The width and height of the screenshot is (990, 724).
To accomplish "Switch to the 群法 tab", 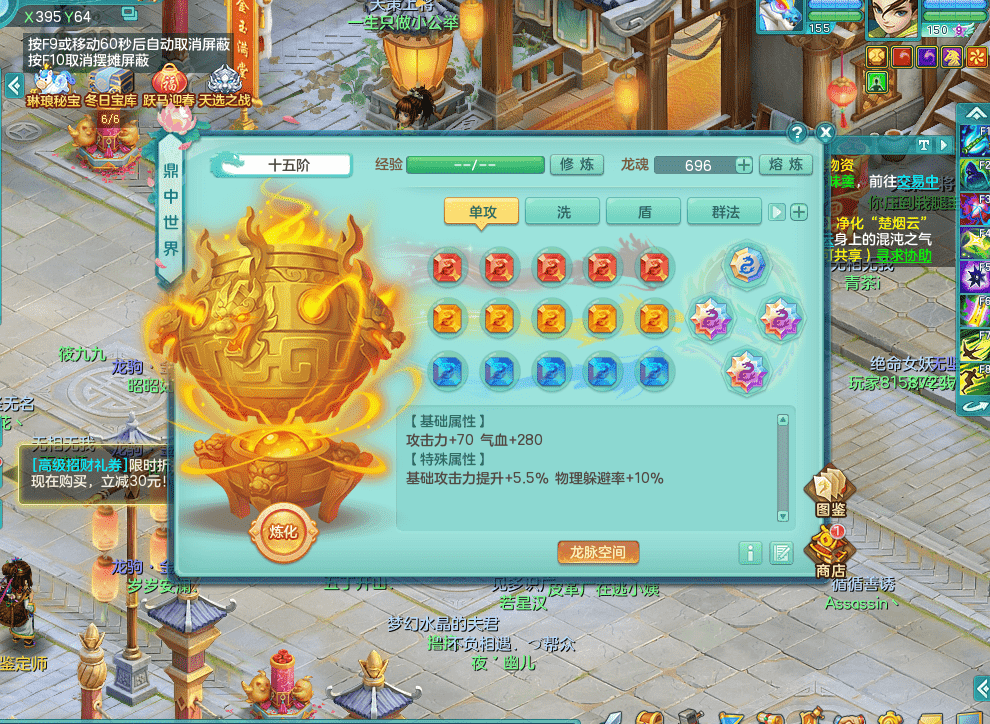I will (x=725, y=211).
